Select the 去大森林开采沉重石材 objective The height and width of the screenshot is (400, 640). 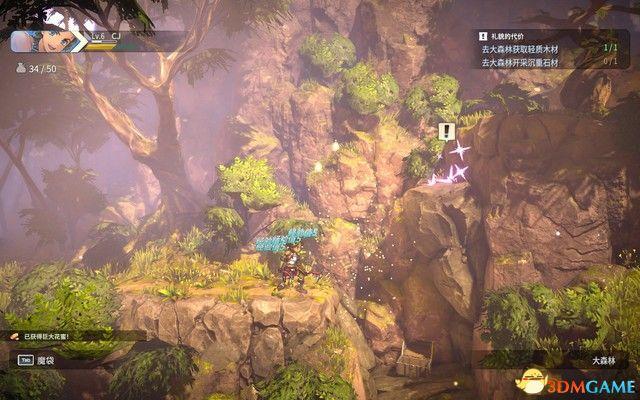521,62
